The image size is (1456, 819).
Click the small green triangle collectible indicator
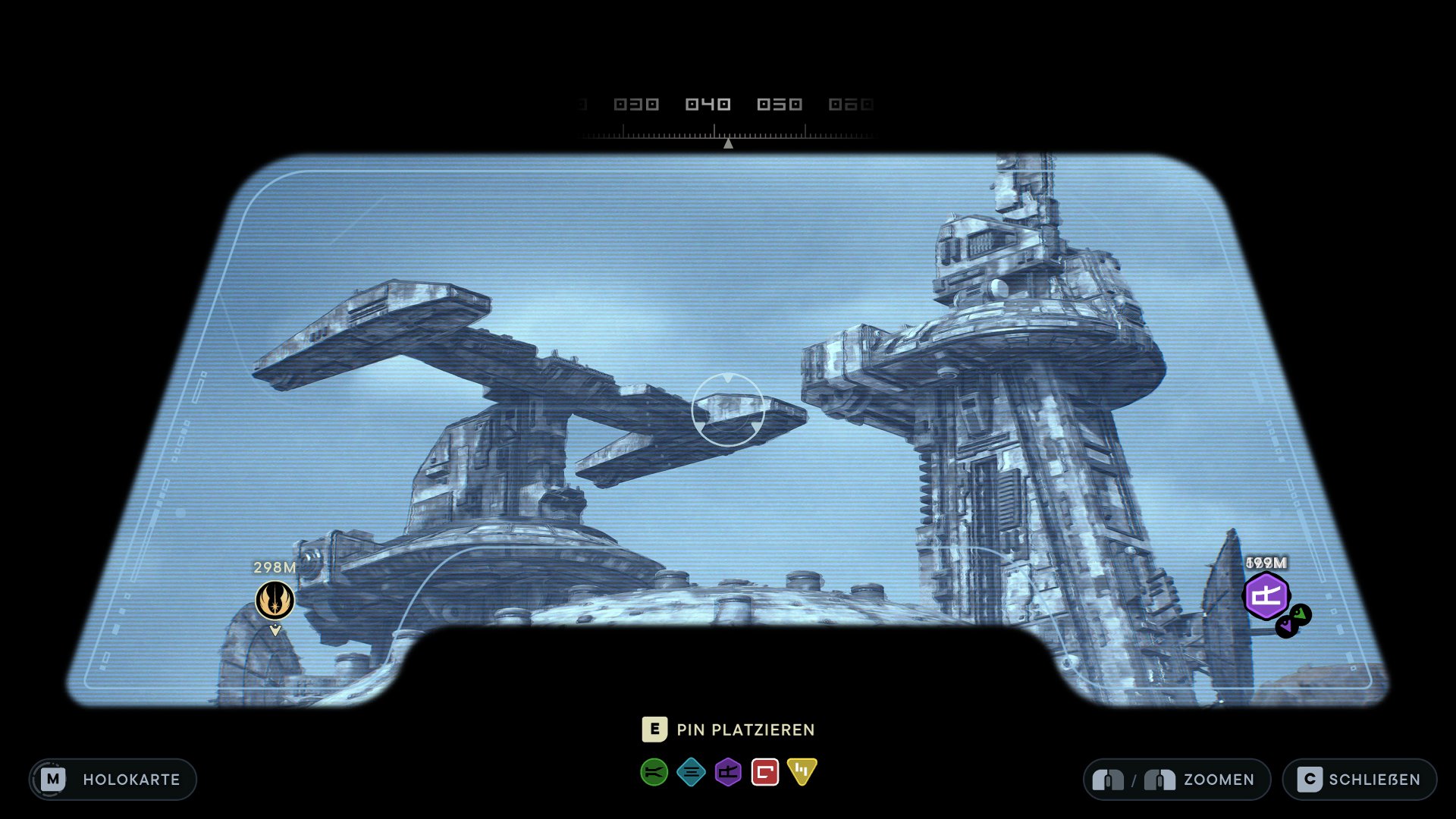tap(1301, 614)
